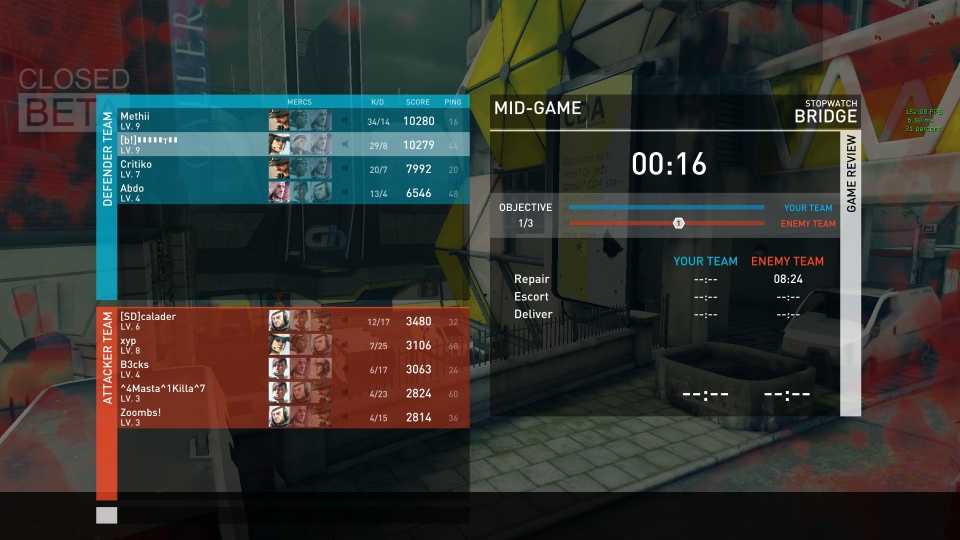Image resolution: width=960 pixels, height=540 pixels.
Task: Toggle voice for Zoombs! via speaker icon
Action: [x=346, y=417]
